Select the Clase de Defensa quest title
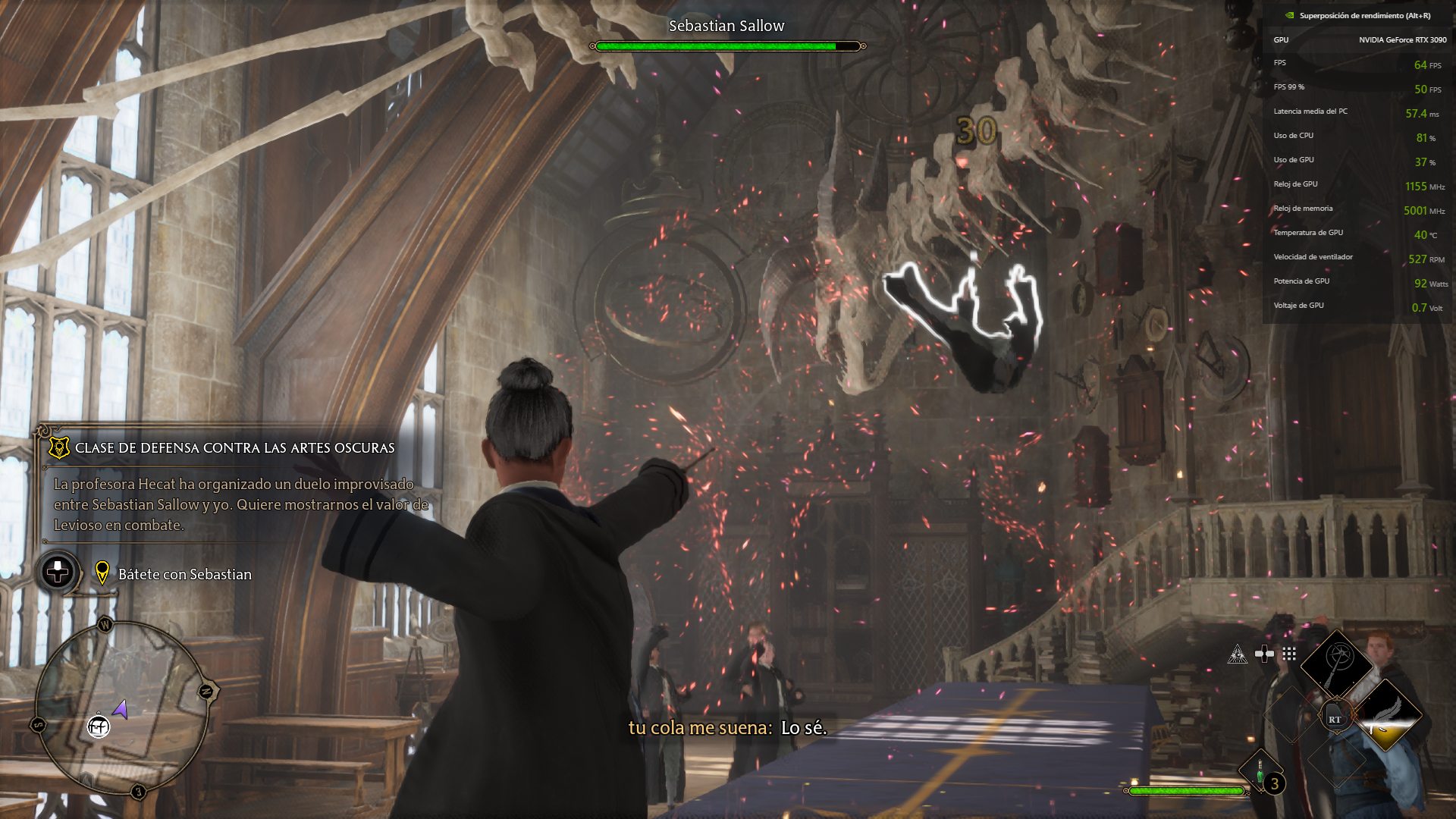 pos(234,448)
